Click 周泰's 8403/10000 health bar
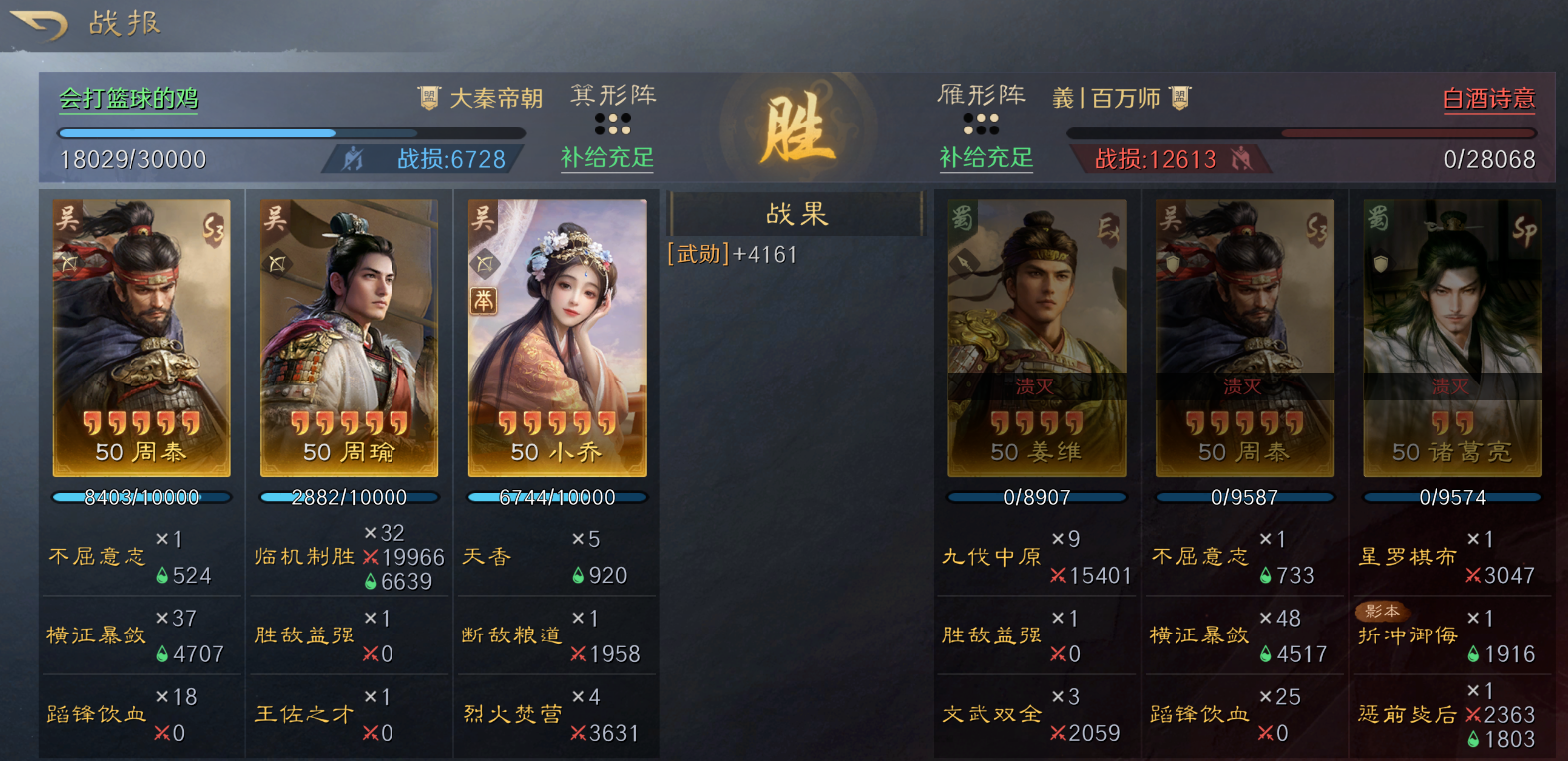1568x761 pixels. [141, 497]
